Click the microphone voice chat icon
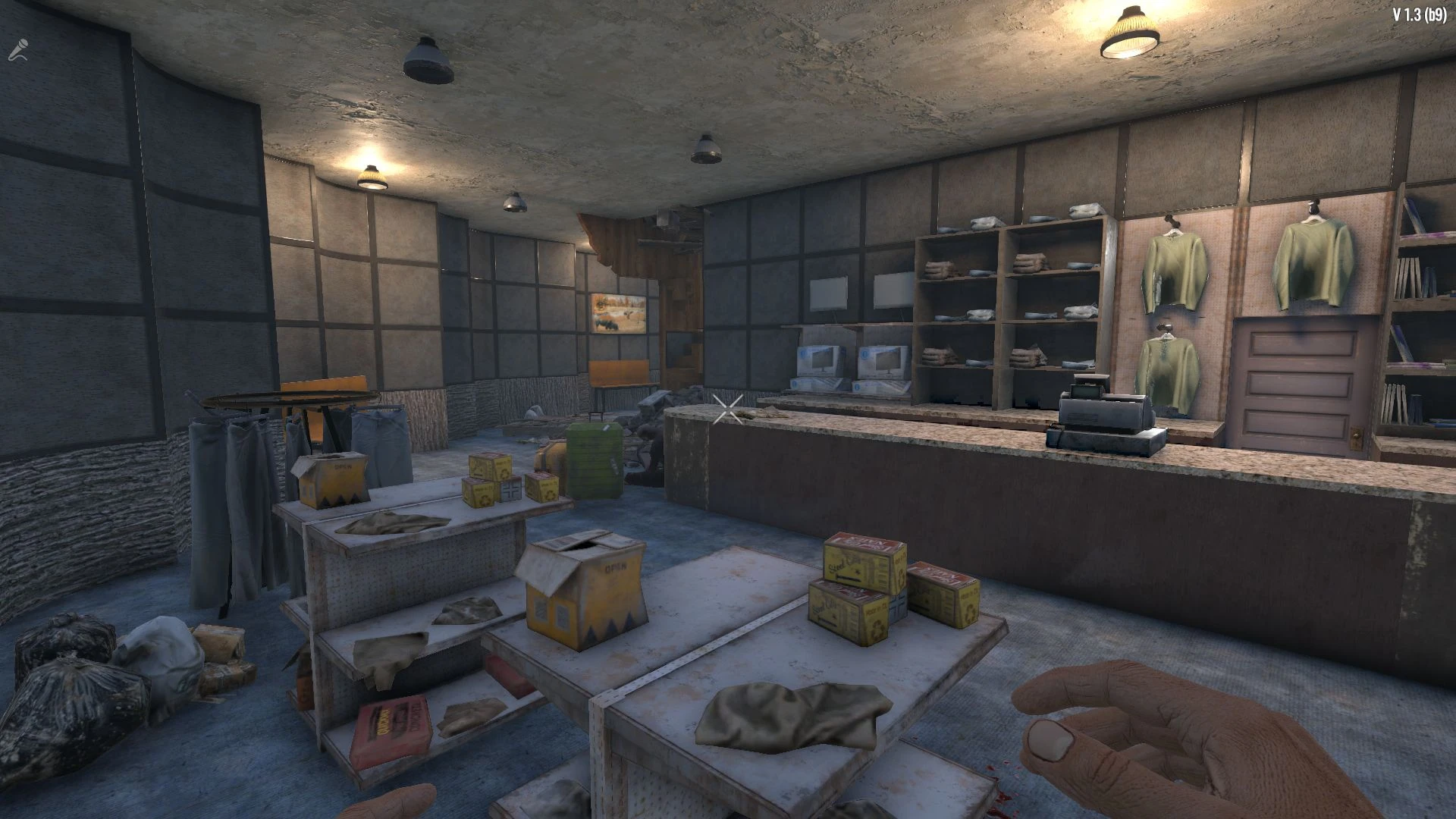The width and height of the screenshot is (1456, 819). click(x=17, y=50)
